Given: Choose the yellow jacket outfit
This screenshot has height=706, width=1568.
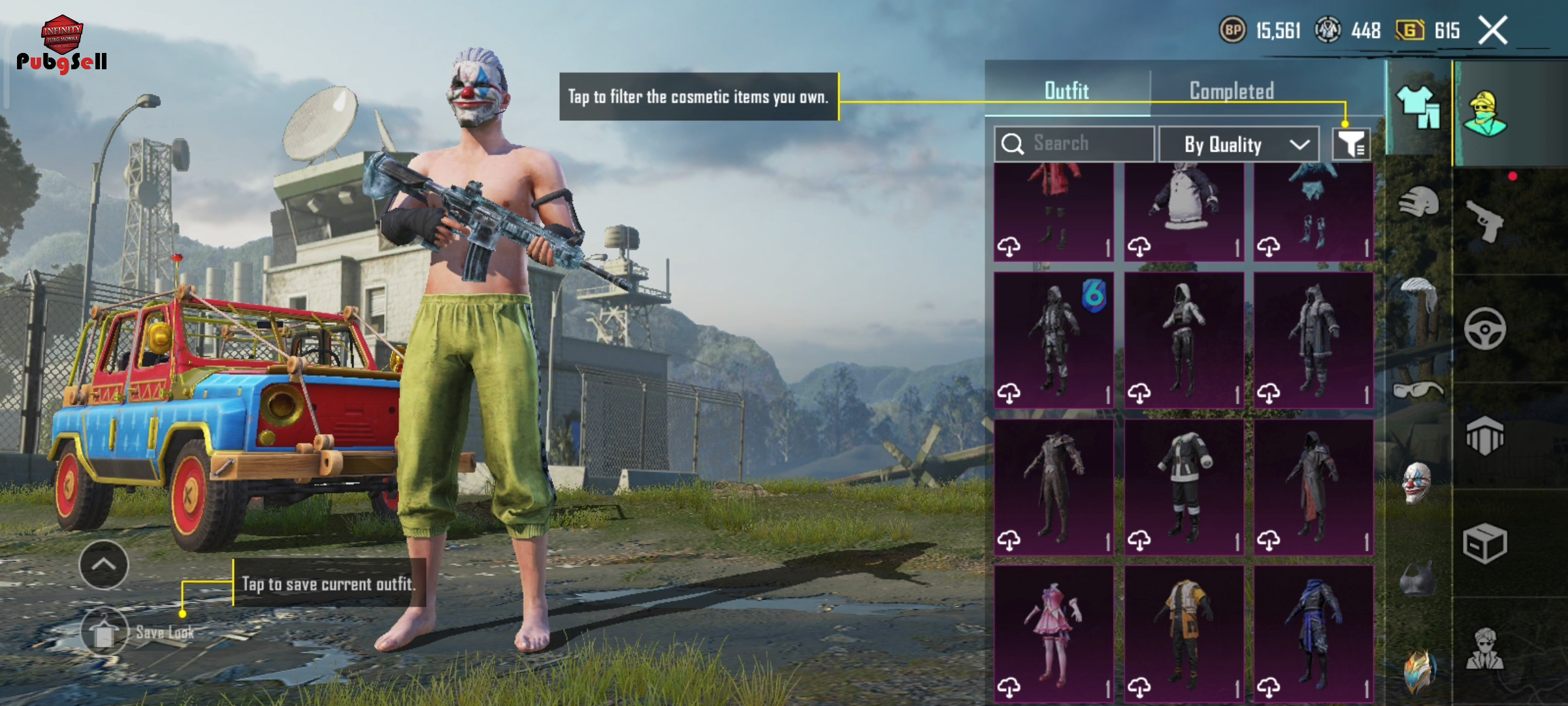Looking at the screenshot, I should tap(1184, 633).
